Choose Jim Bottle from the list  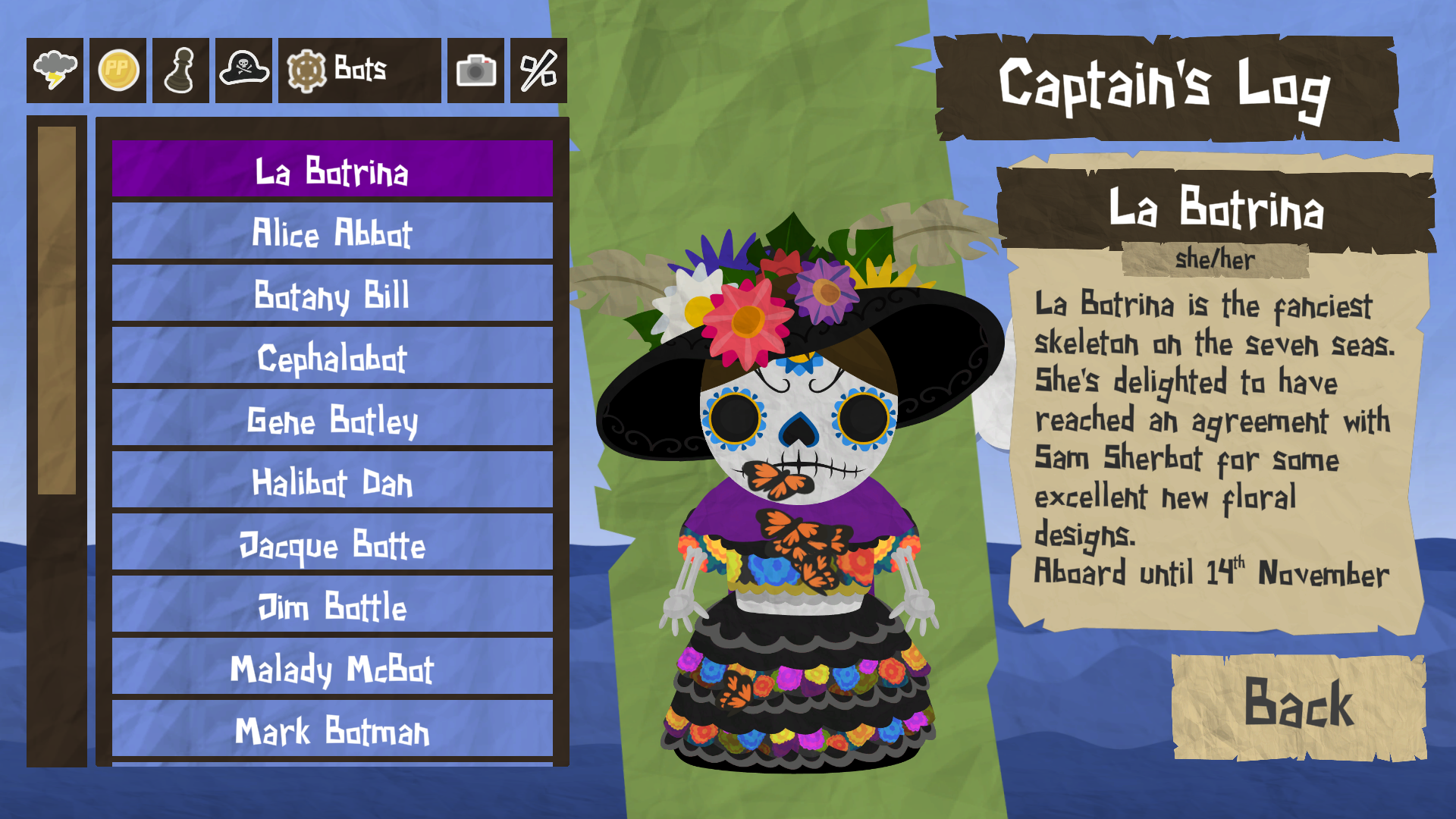click(332, 605)
